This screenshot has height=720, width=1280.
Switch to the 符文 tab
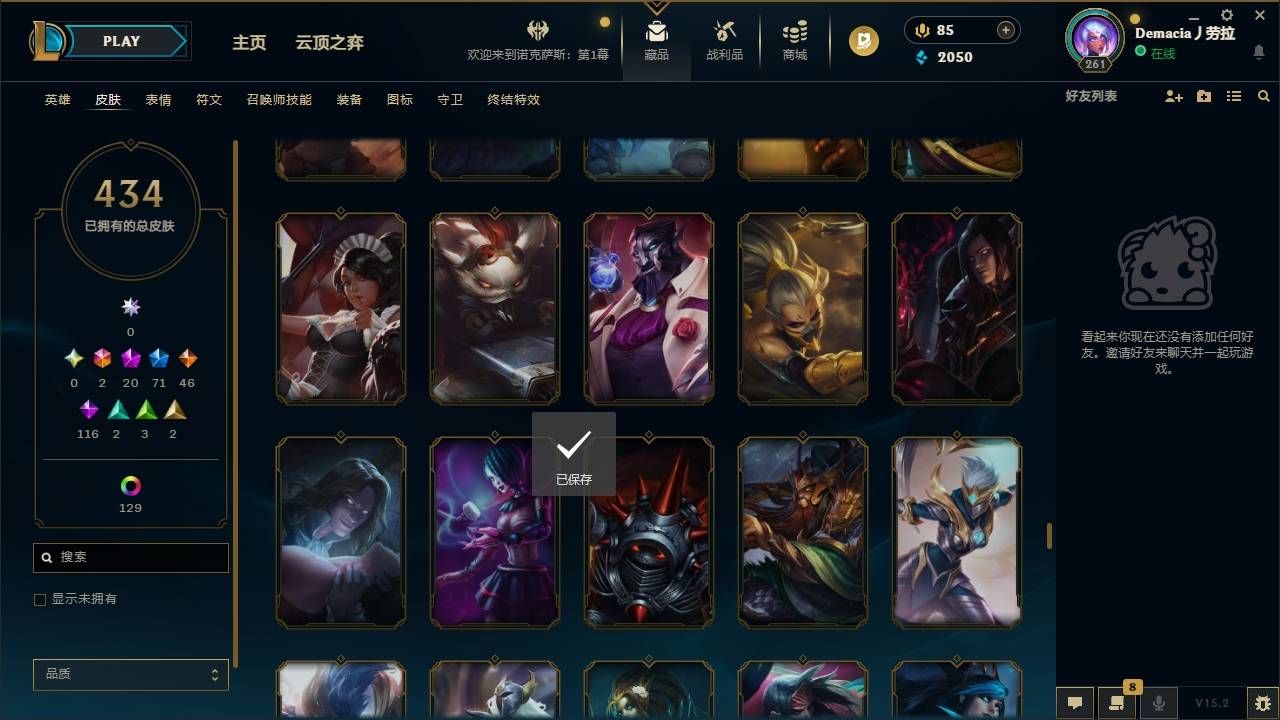click(209, 100)
